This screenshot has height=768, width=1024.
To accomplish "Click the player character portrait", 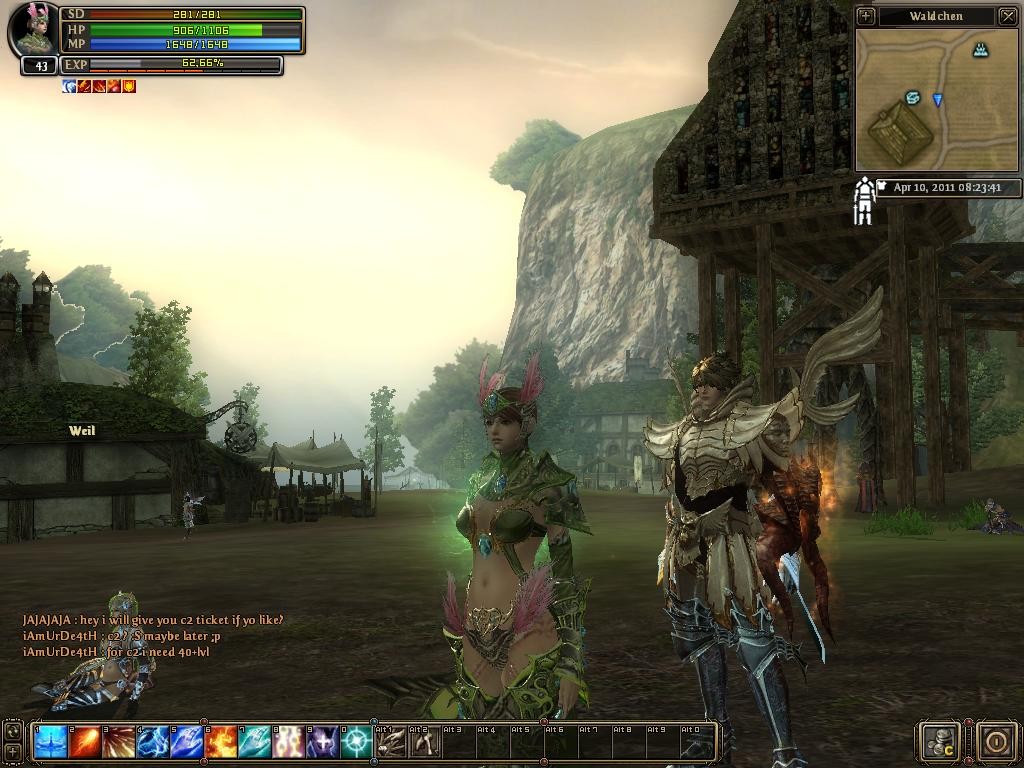I will click(x=34, y=32).
